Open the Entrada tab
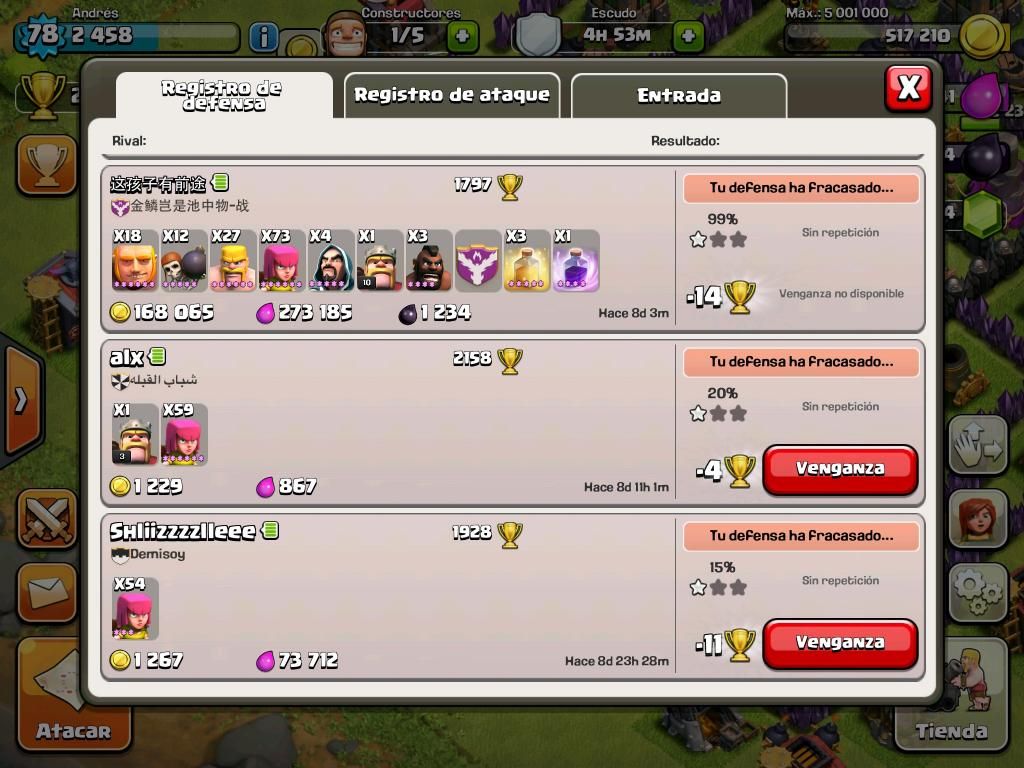 tap(678, 96)
